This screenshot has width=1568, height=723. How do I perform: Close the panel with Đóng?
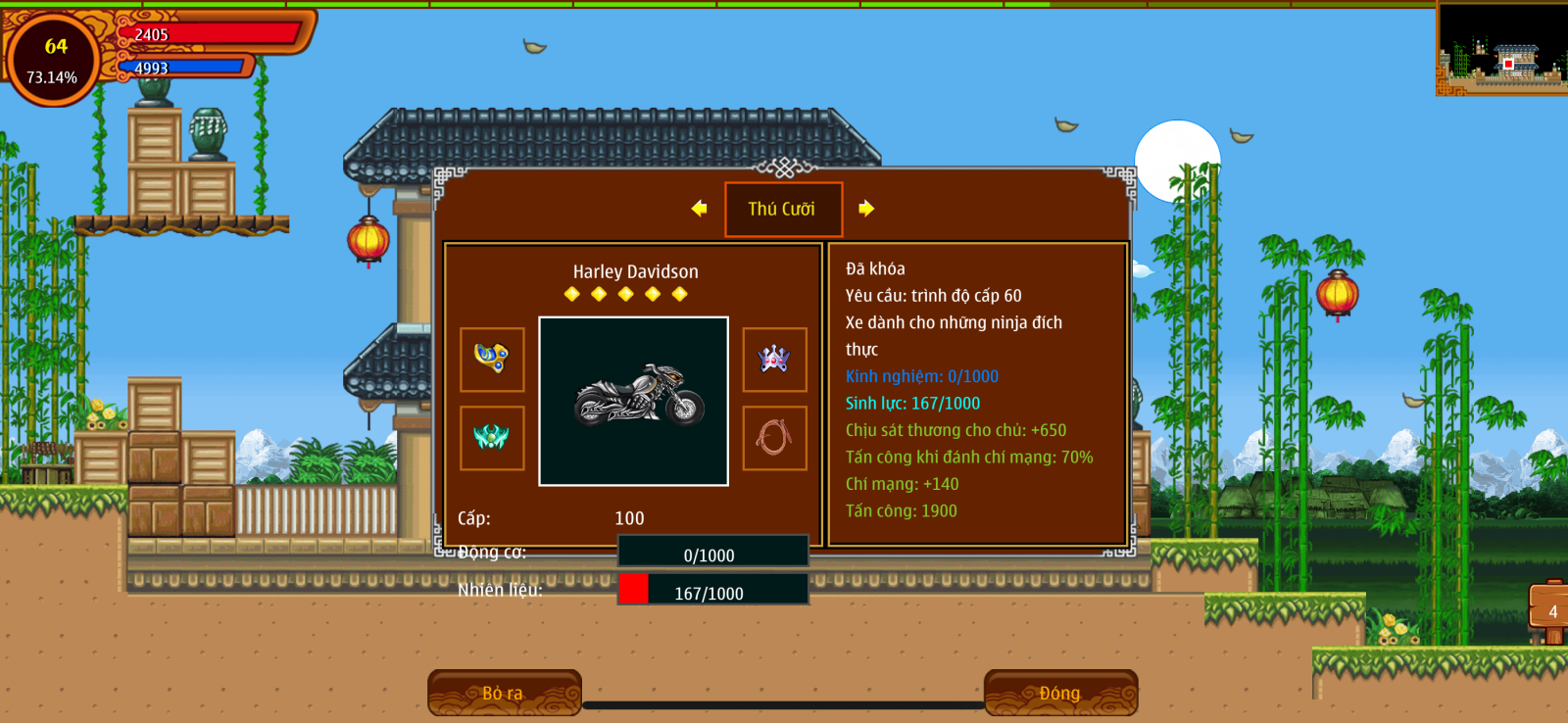1060,693
